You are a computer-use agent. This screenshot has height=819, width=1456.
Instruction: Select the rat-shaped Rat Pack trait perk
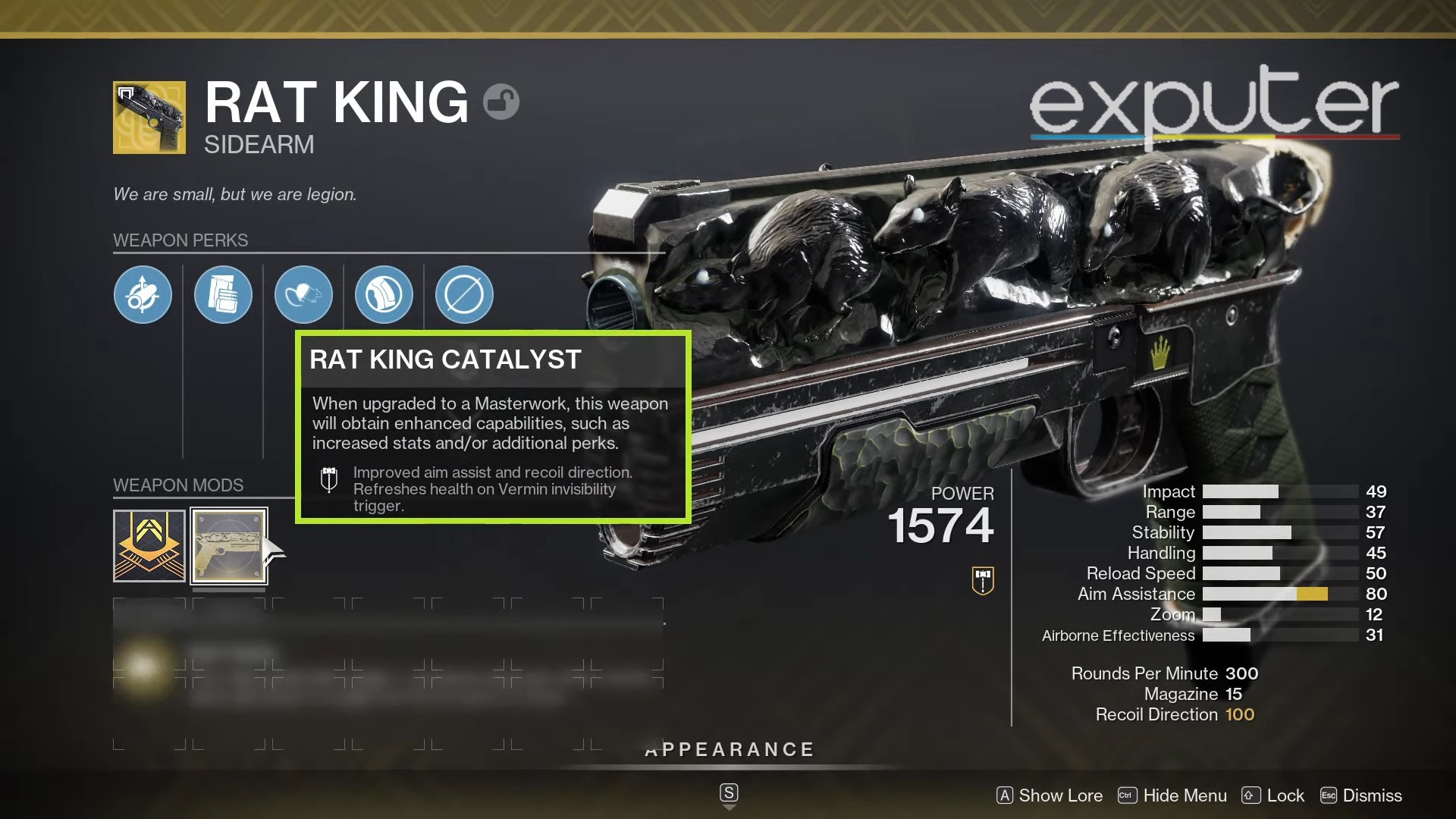click(303, 294)
